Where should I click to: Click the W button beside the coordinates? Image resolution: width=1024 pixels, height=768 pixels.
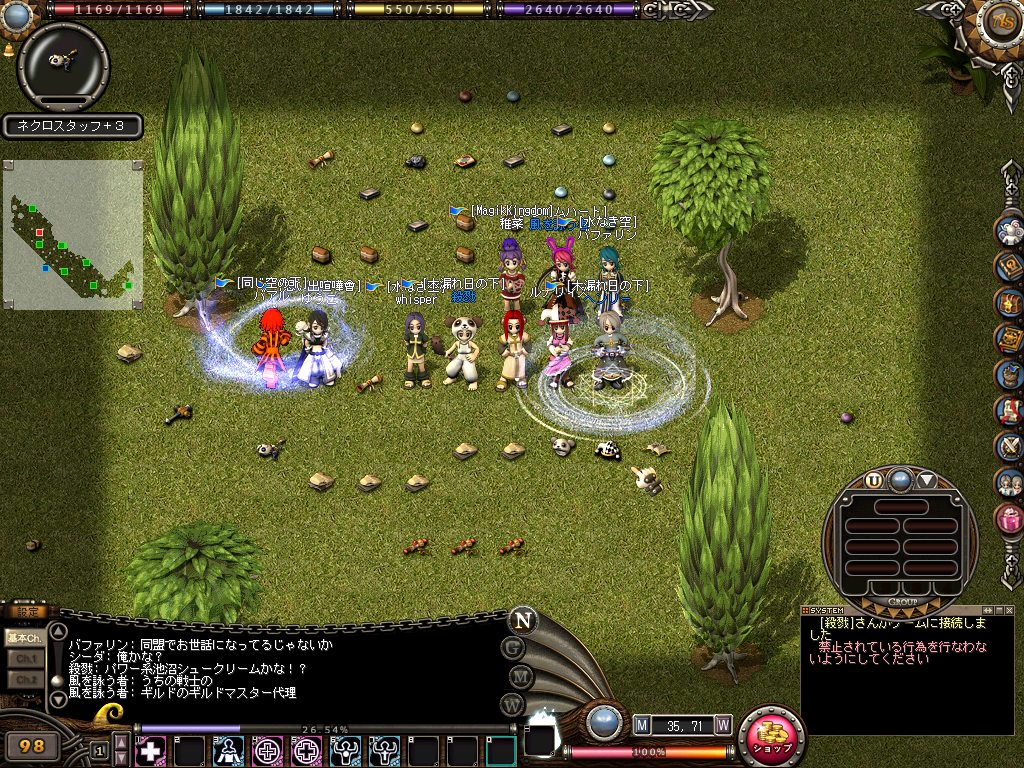[x=723, y=724]
